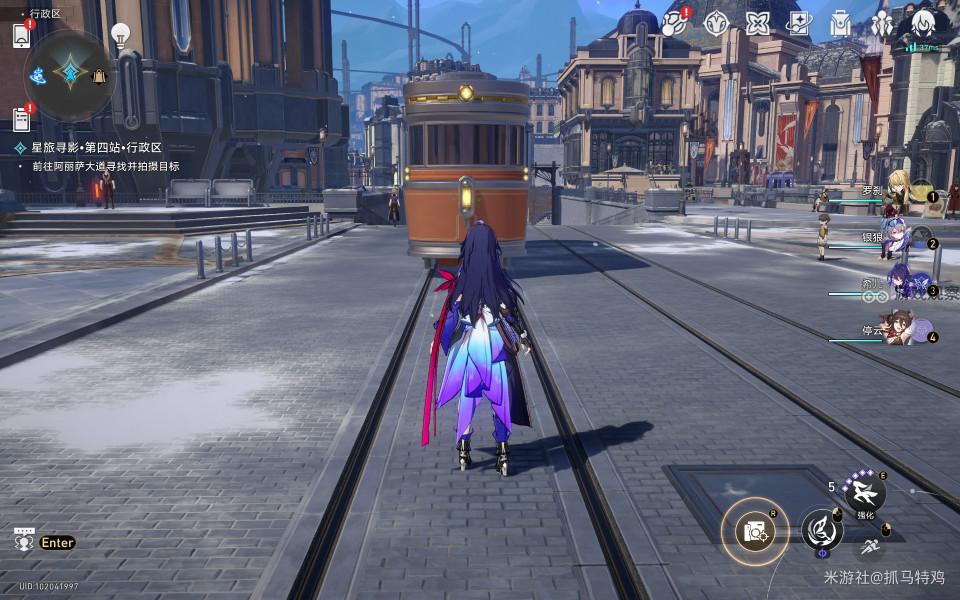Open the circular minimap
The width and height of the screenshot is (960, 600).
69,73
